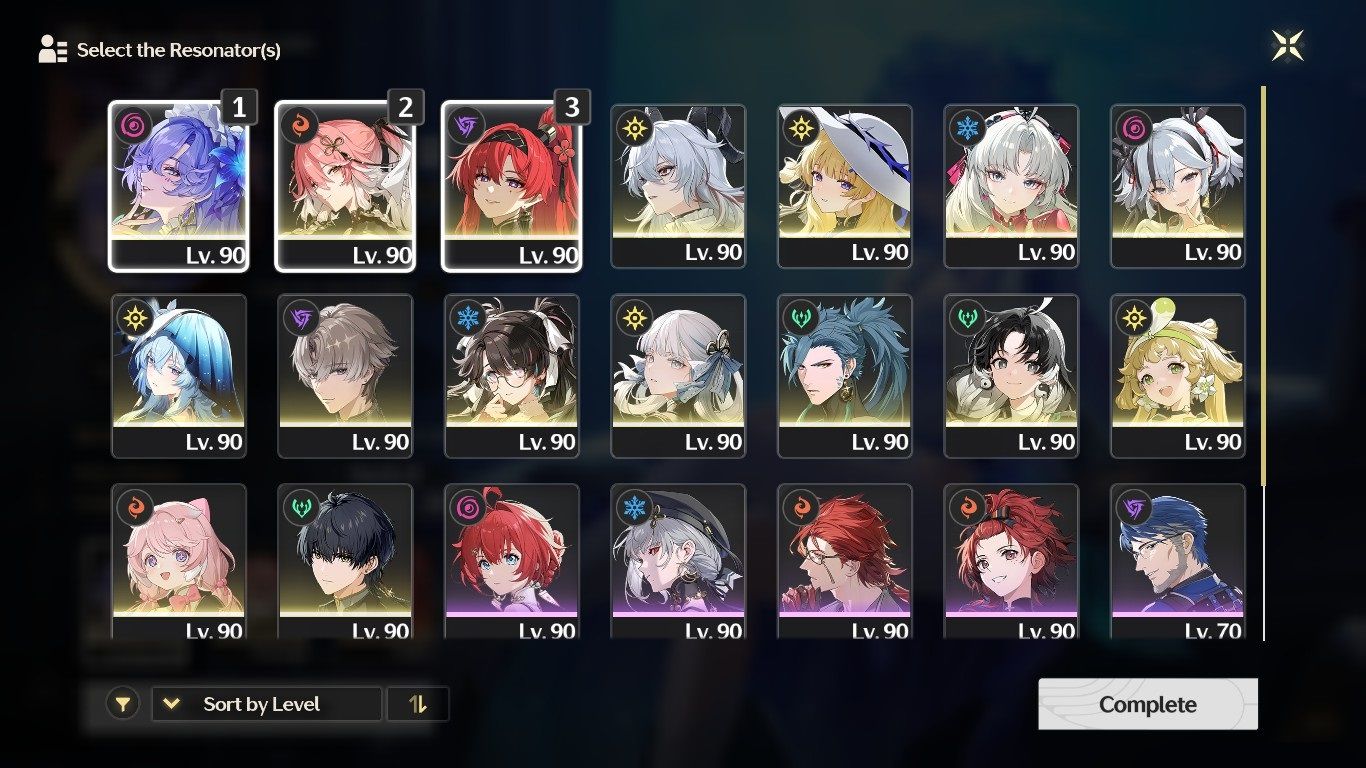Screen dimensions: 1366x768
Task: Select the blonde resonator with white hat
Action: click(x=844, y=186)
